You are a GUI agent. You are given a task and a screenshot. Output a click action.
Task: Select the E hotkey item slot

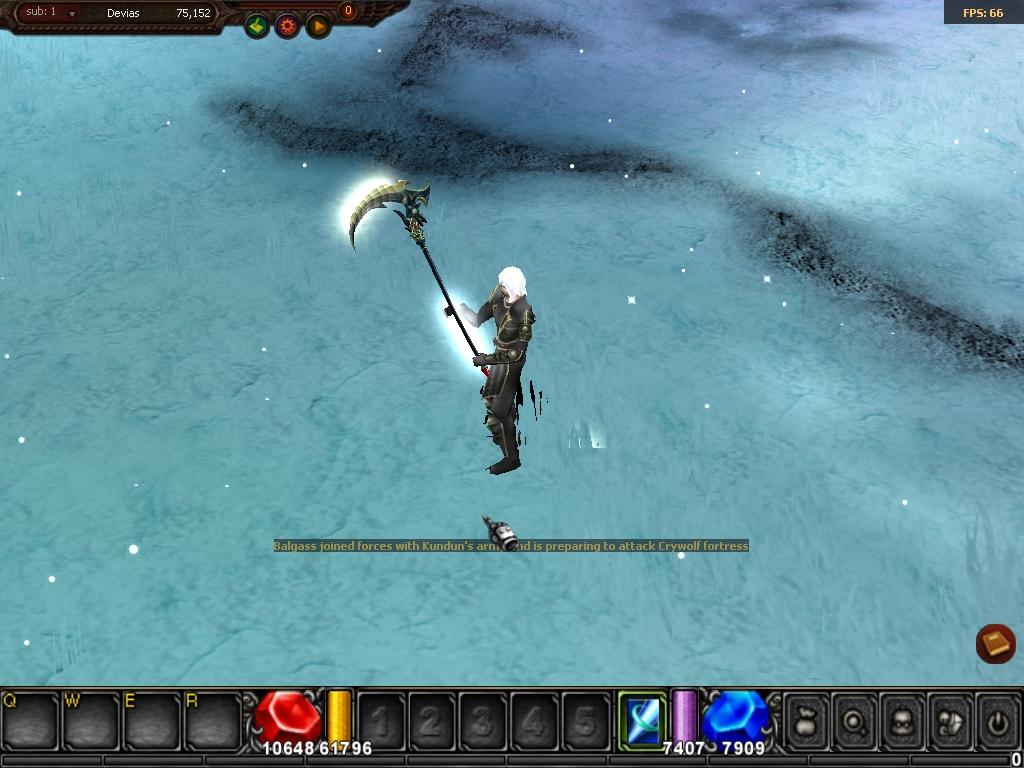152,720
